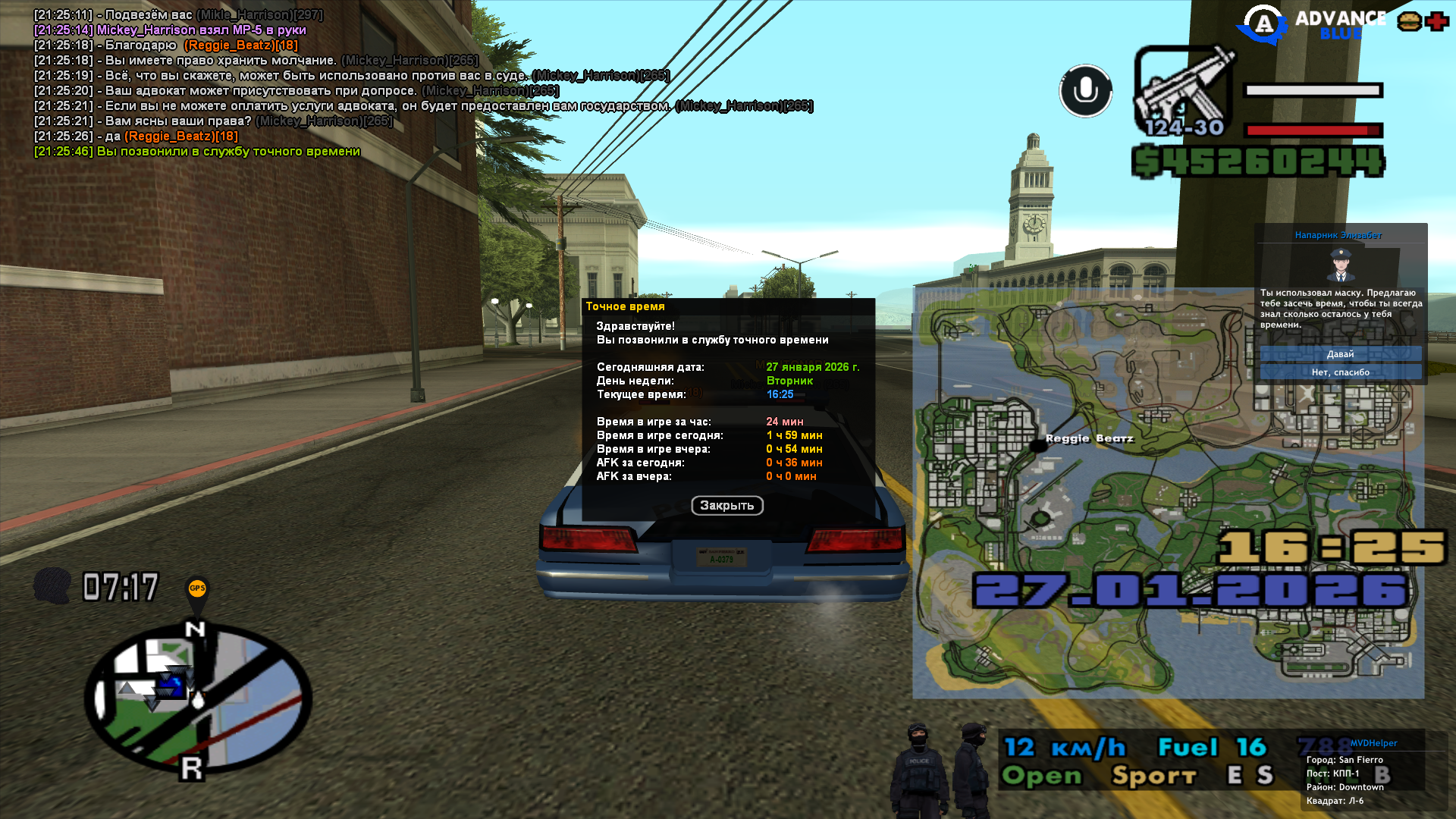
Task: Decline with Нет, спасибо
Action: 1340,372
